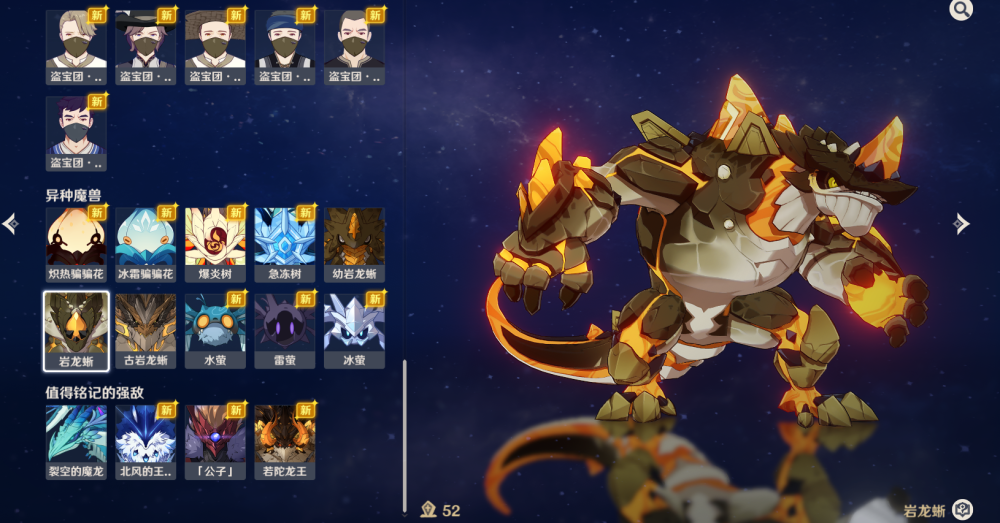The width and height of the screenshot is (1000, 523).
Task: Click the magnifier search icon
Action: pos(961,10)
